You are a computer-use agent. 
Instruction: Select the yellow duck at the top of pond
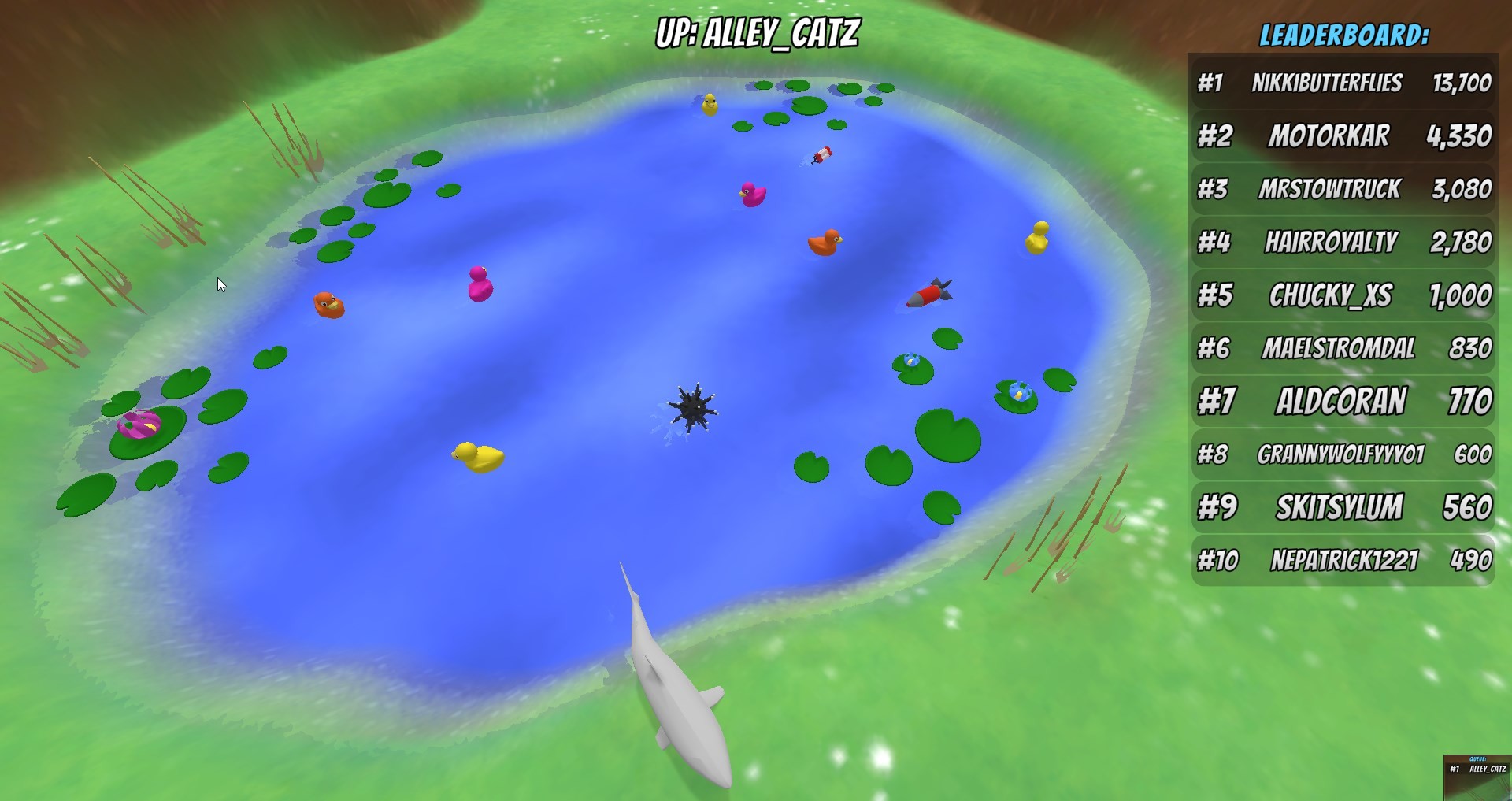709,104
